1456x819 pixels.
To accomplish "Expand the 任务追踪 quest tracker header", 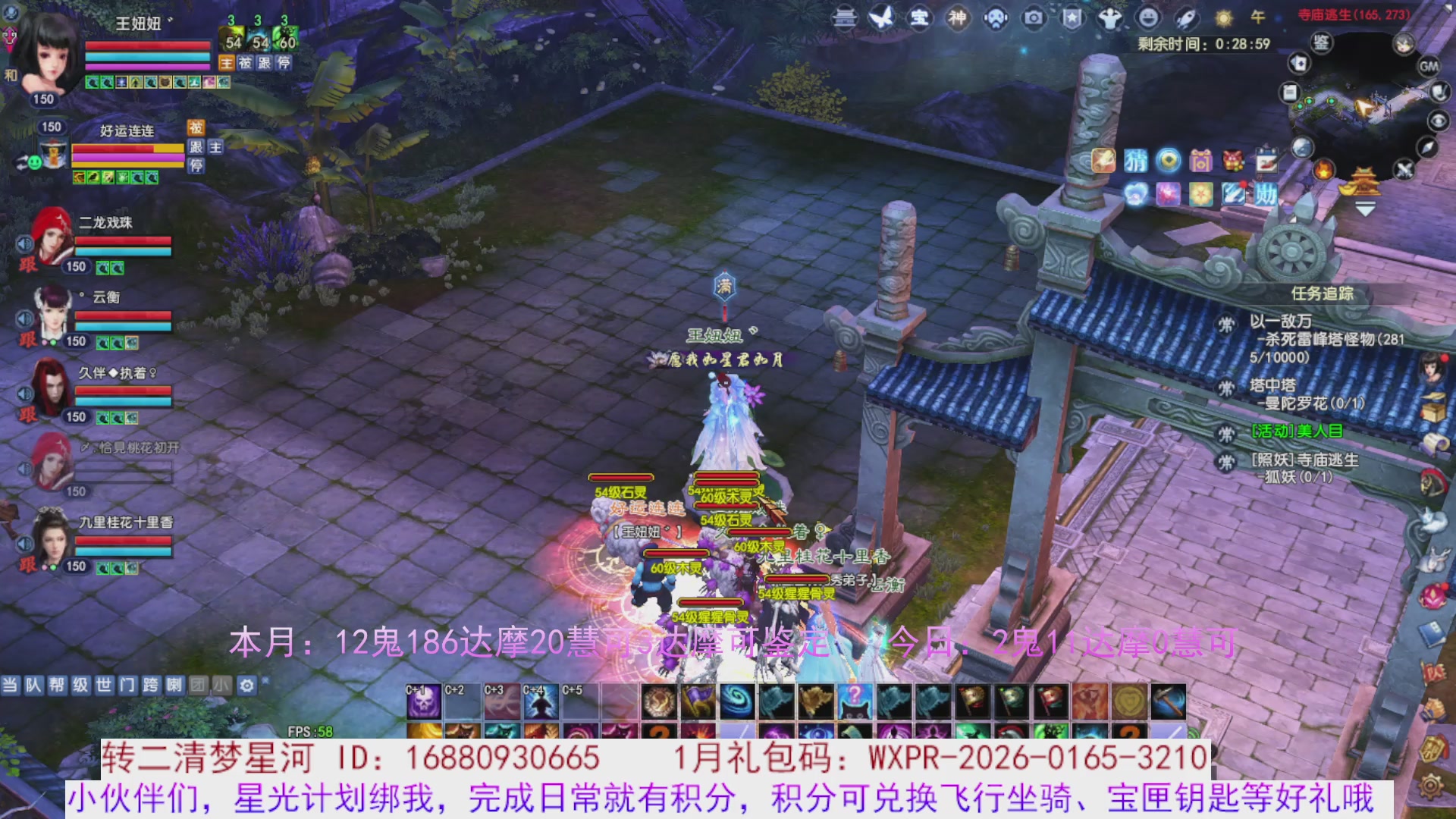I will 1323,293.
